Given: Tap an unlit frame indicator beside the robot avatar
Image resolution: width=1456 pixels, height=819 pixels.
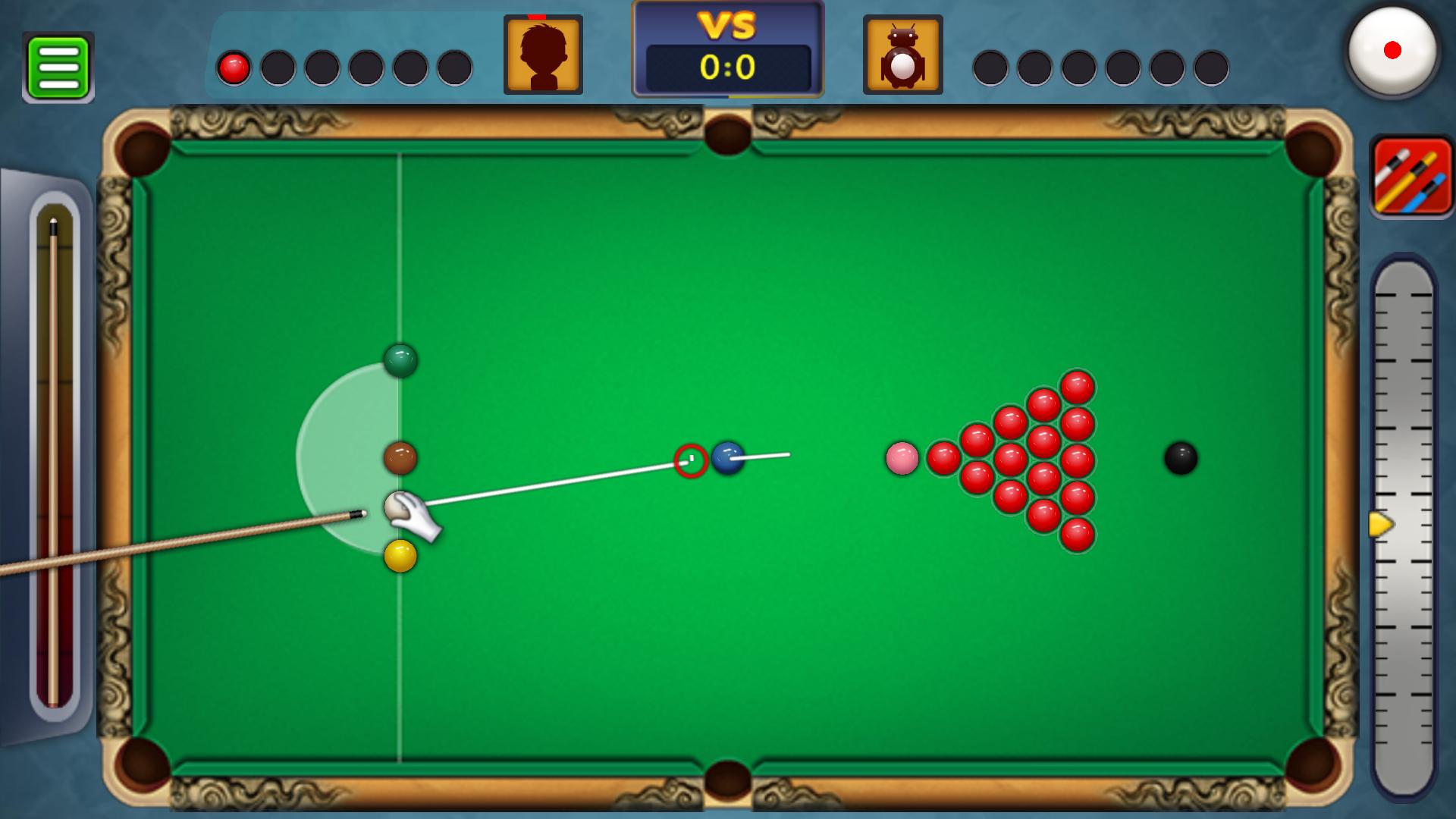Looking at the screenshot, I should click(x=991, y=67).
